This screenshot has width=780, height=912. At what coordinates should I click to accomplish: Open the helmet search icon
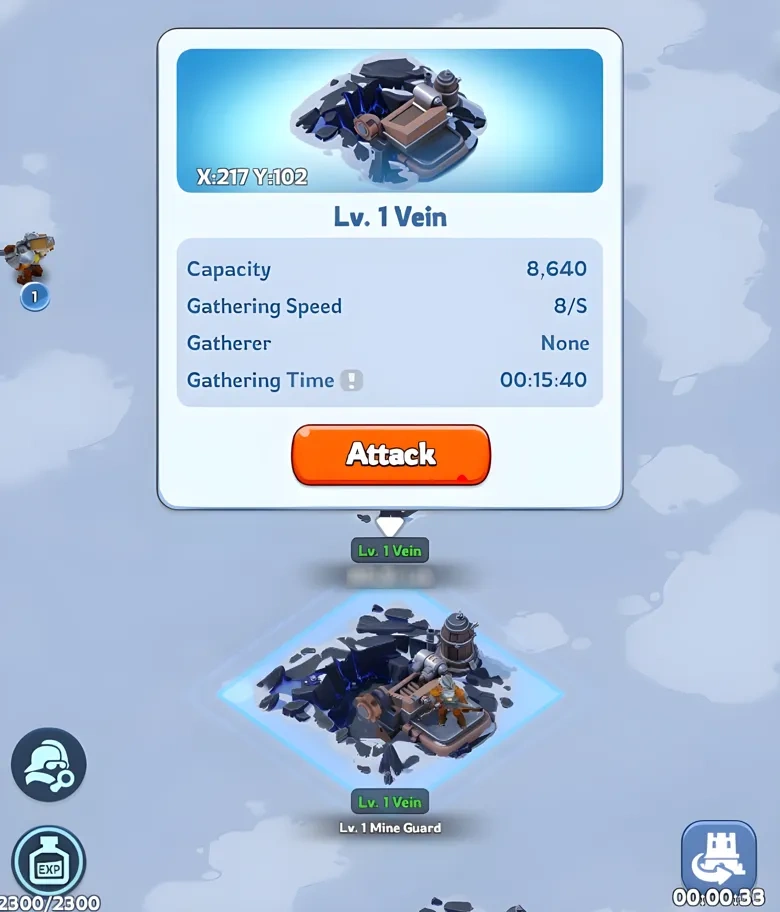[48, 765]
